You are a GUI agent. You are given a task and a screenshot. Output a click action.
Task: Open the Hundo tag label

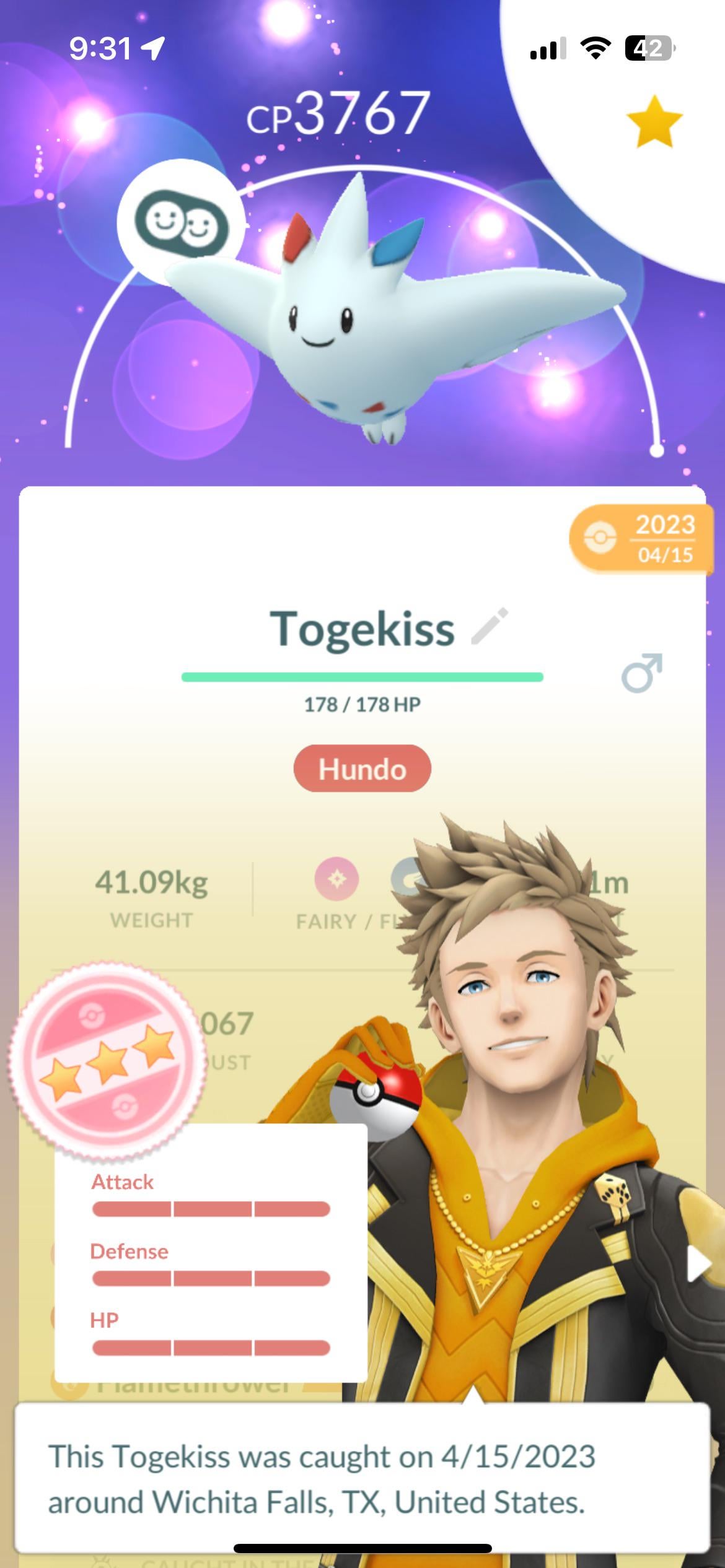tap(362, 769)
